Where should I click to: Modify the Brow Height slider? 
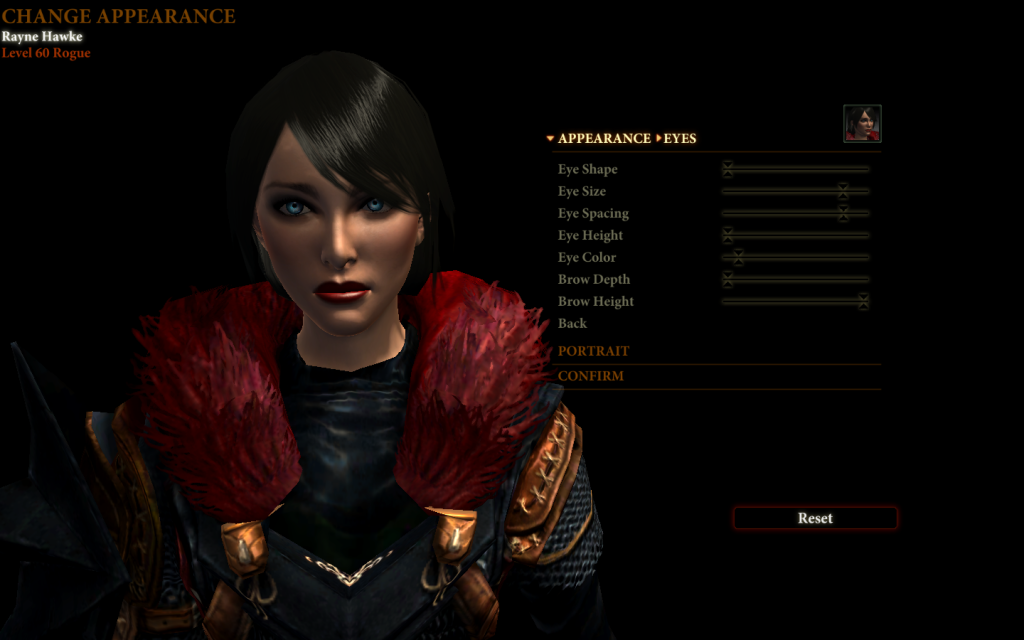click(863, 301)
